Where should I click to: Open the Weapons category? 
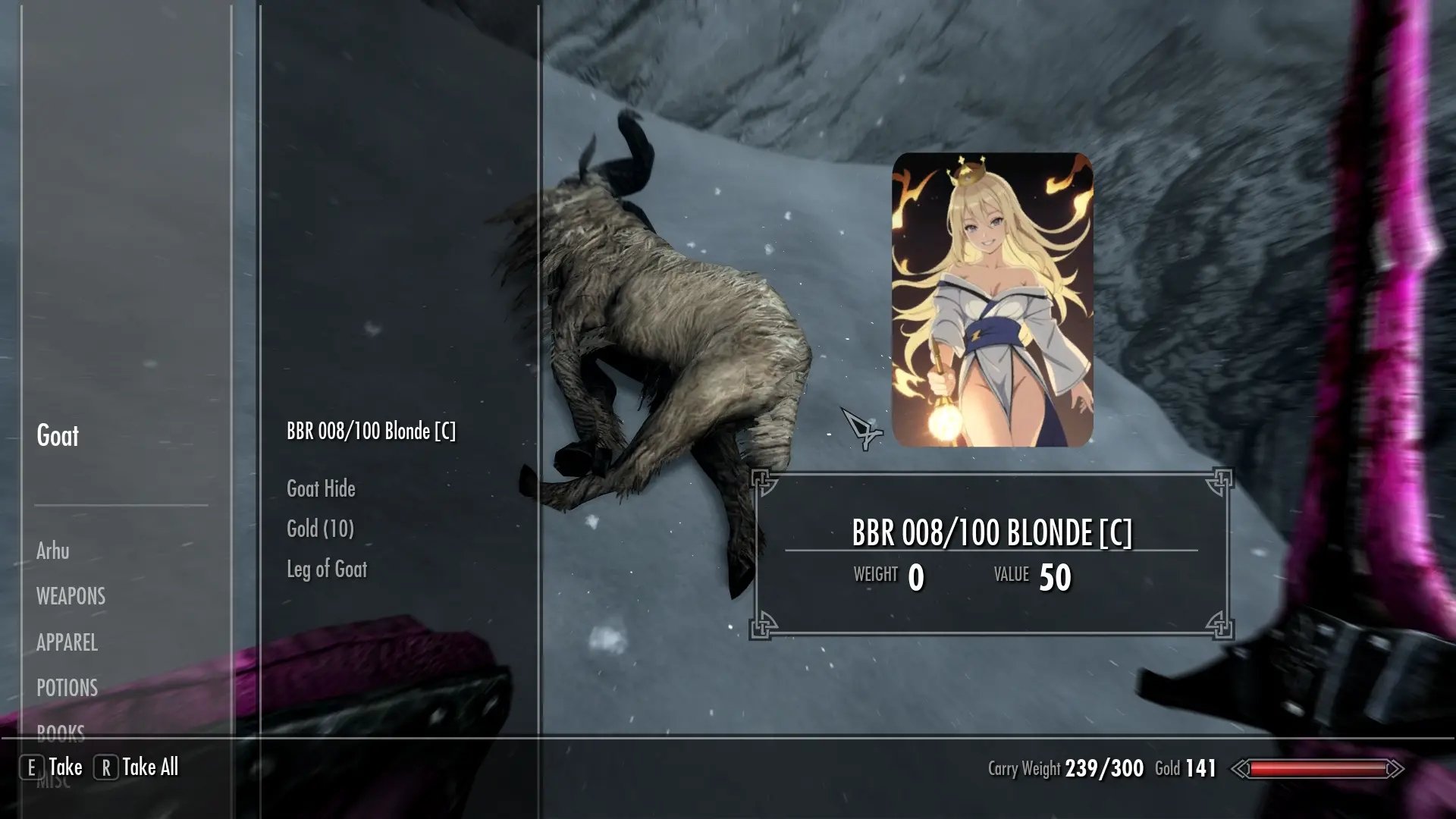pyautogui.click(x=71, y=597)
